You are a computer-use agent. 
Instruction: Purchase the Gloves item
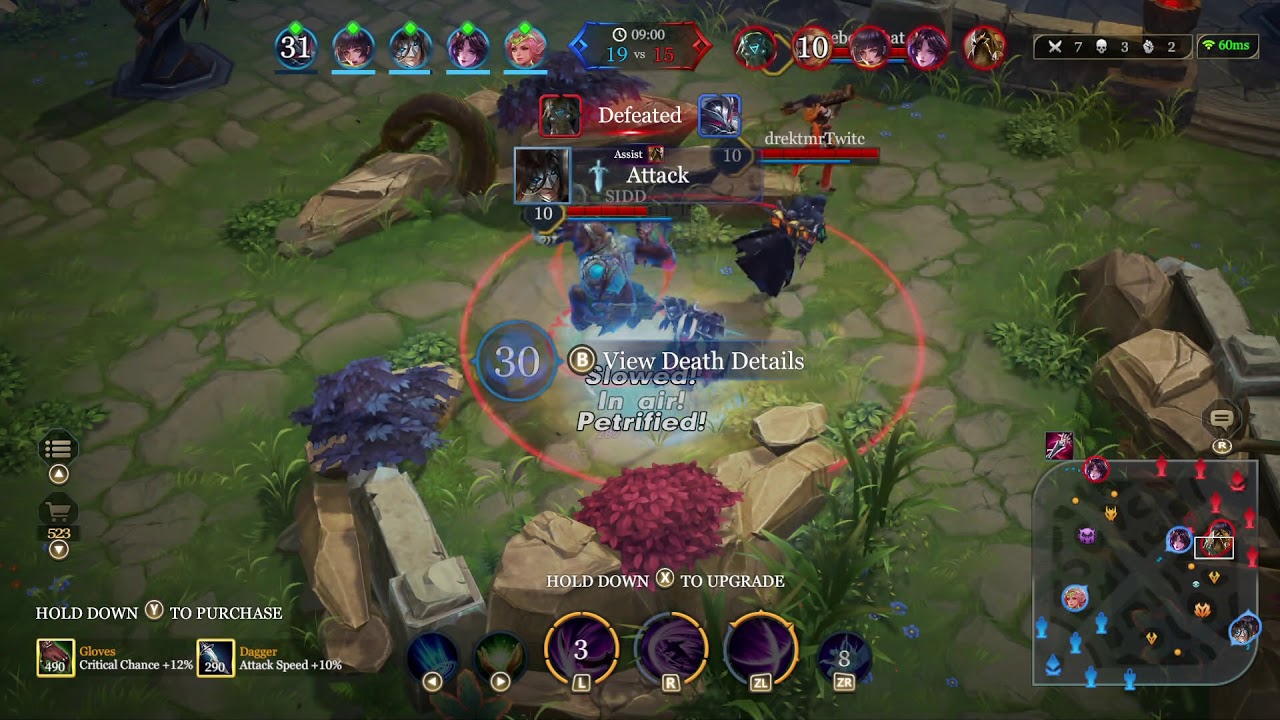click(55, 658)
